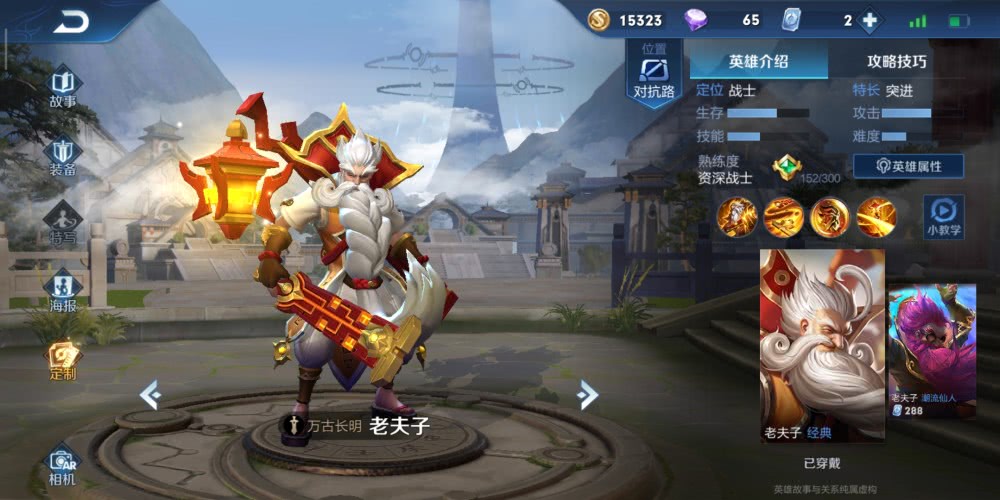View the third skill icon with red swirl
The width and height of the screenshot is (1000, 500).
(829, 217)
